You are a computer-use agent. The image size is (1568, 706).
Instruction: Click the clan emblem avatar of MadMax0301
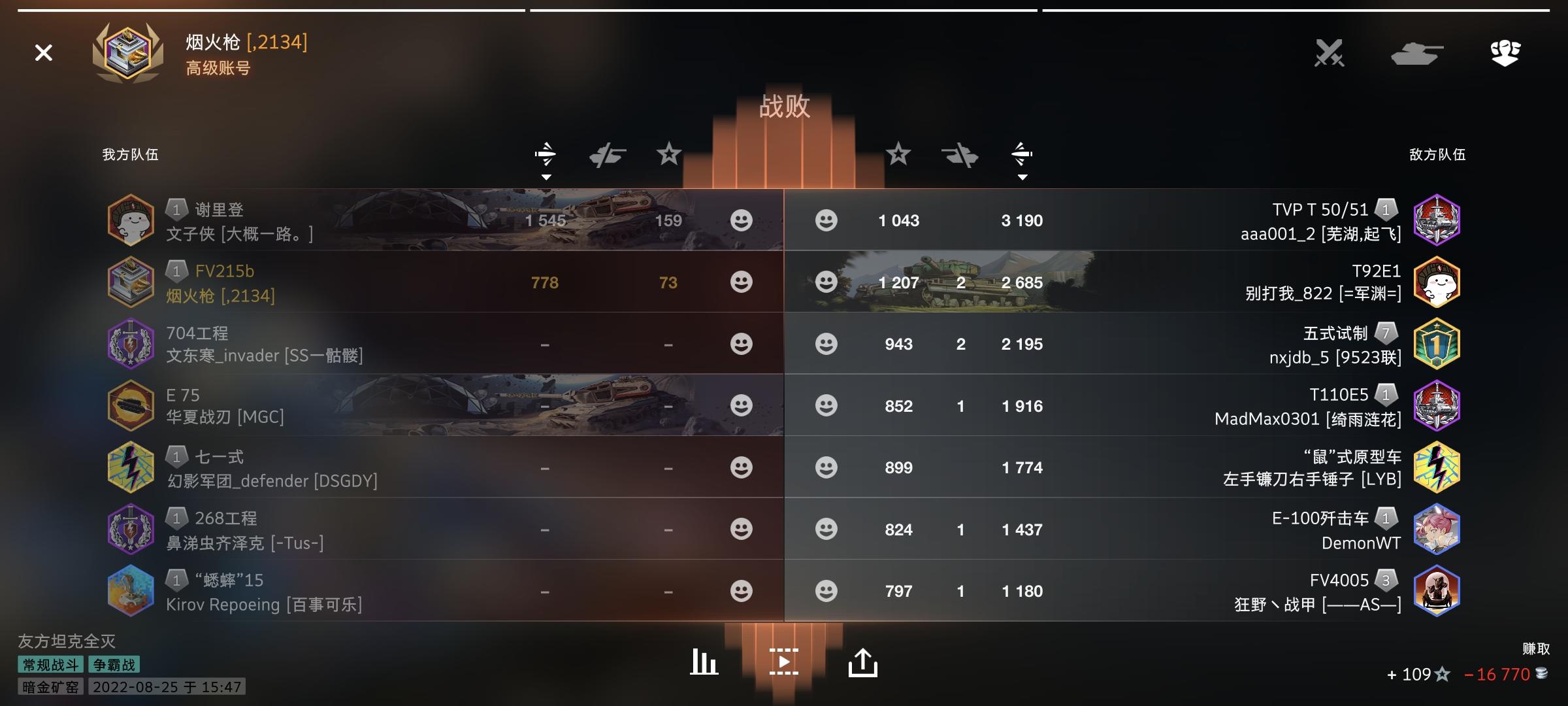coord(1436,405)
